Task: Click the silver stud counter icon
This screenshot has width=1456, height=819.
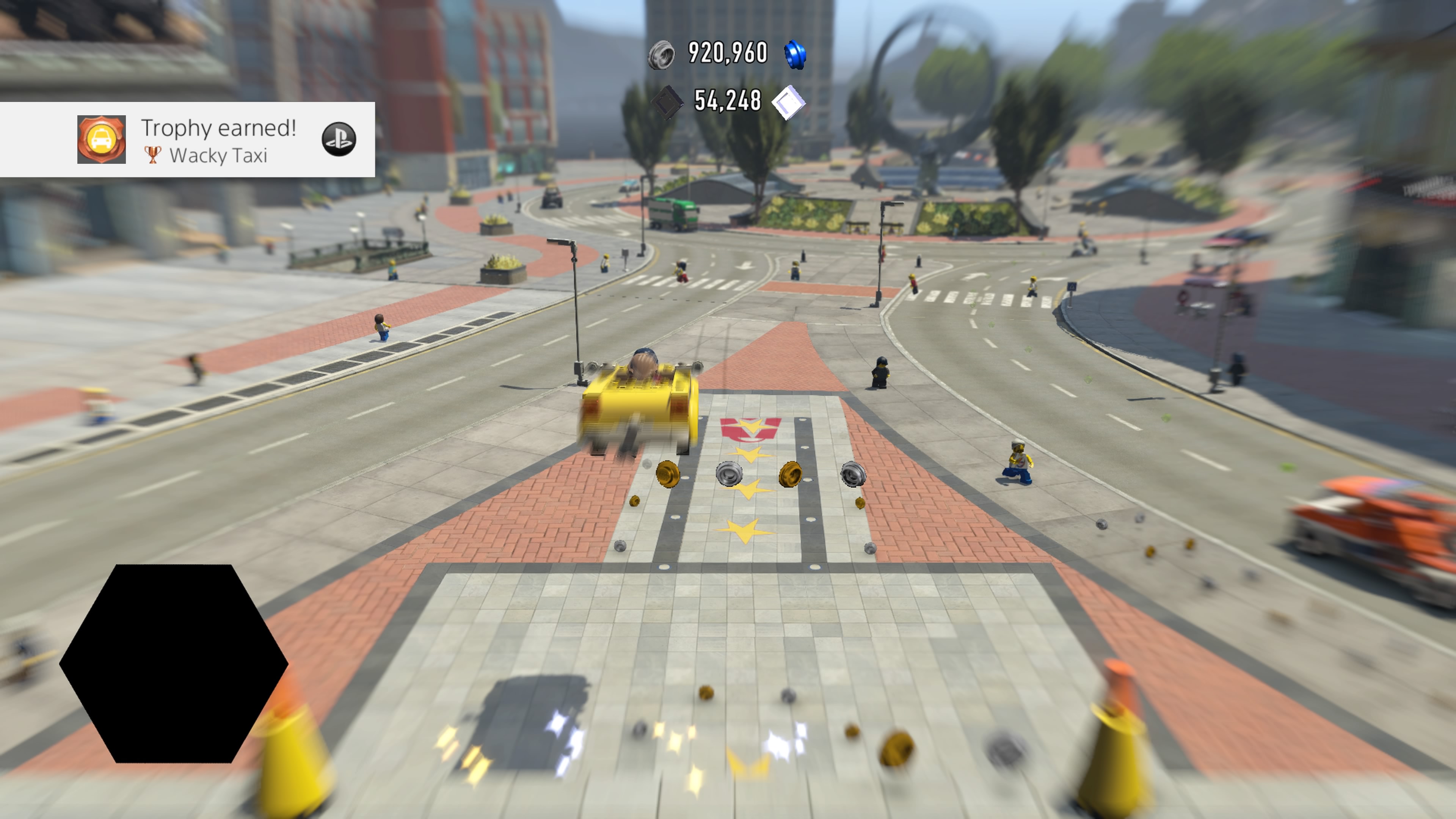Action: pos(661,55)
